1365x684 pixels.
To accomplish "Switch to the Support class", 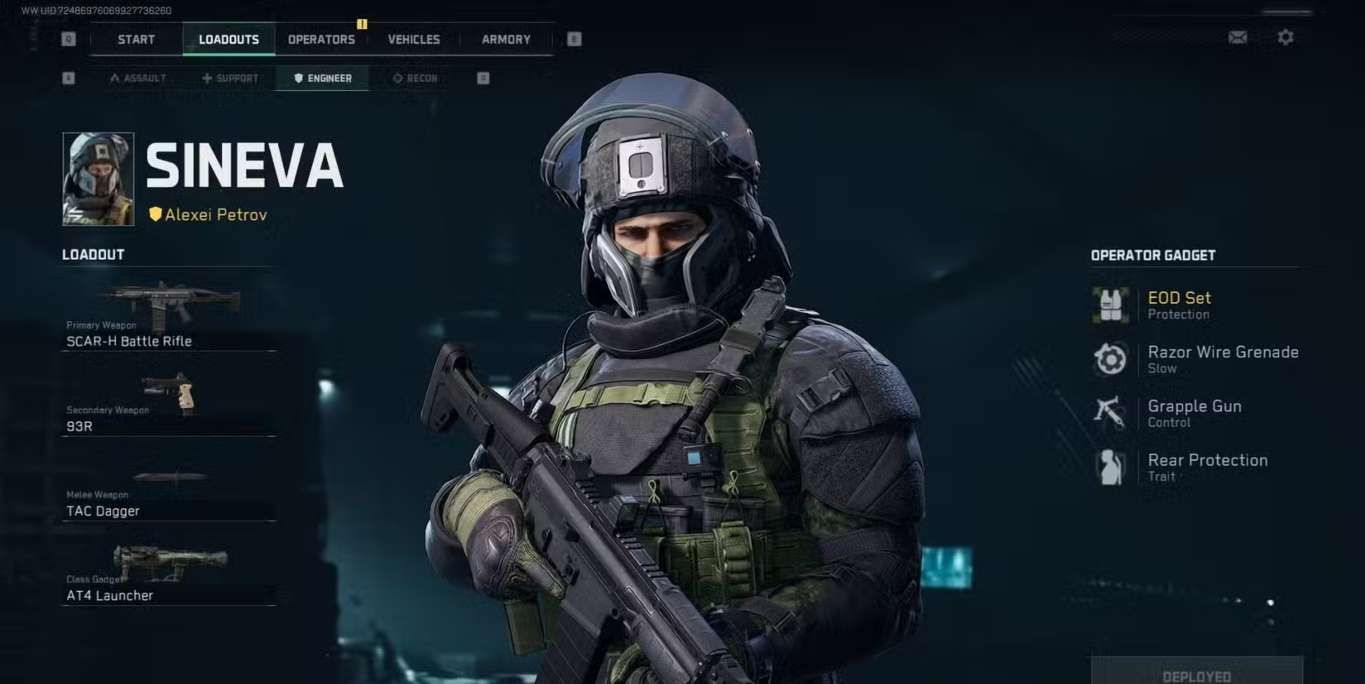I will (230, 78).
